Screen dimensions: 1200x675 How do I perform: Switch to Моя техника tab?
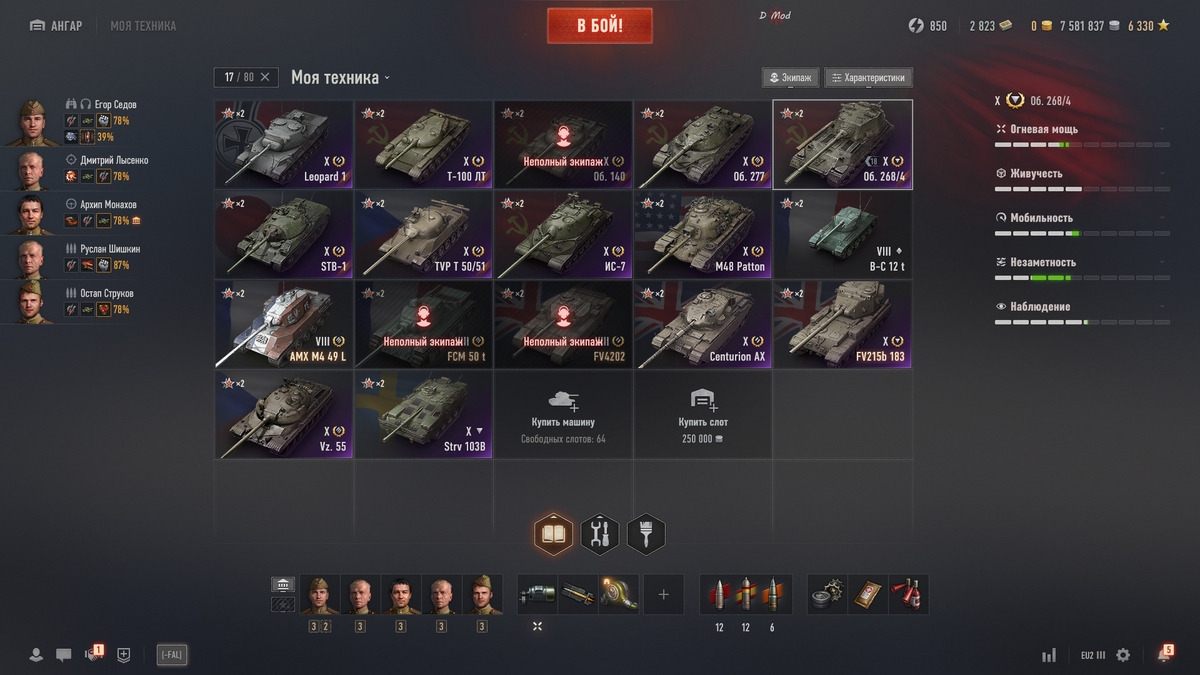(x=143, y=26)
